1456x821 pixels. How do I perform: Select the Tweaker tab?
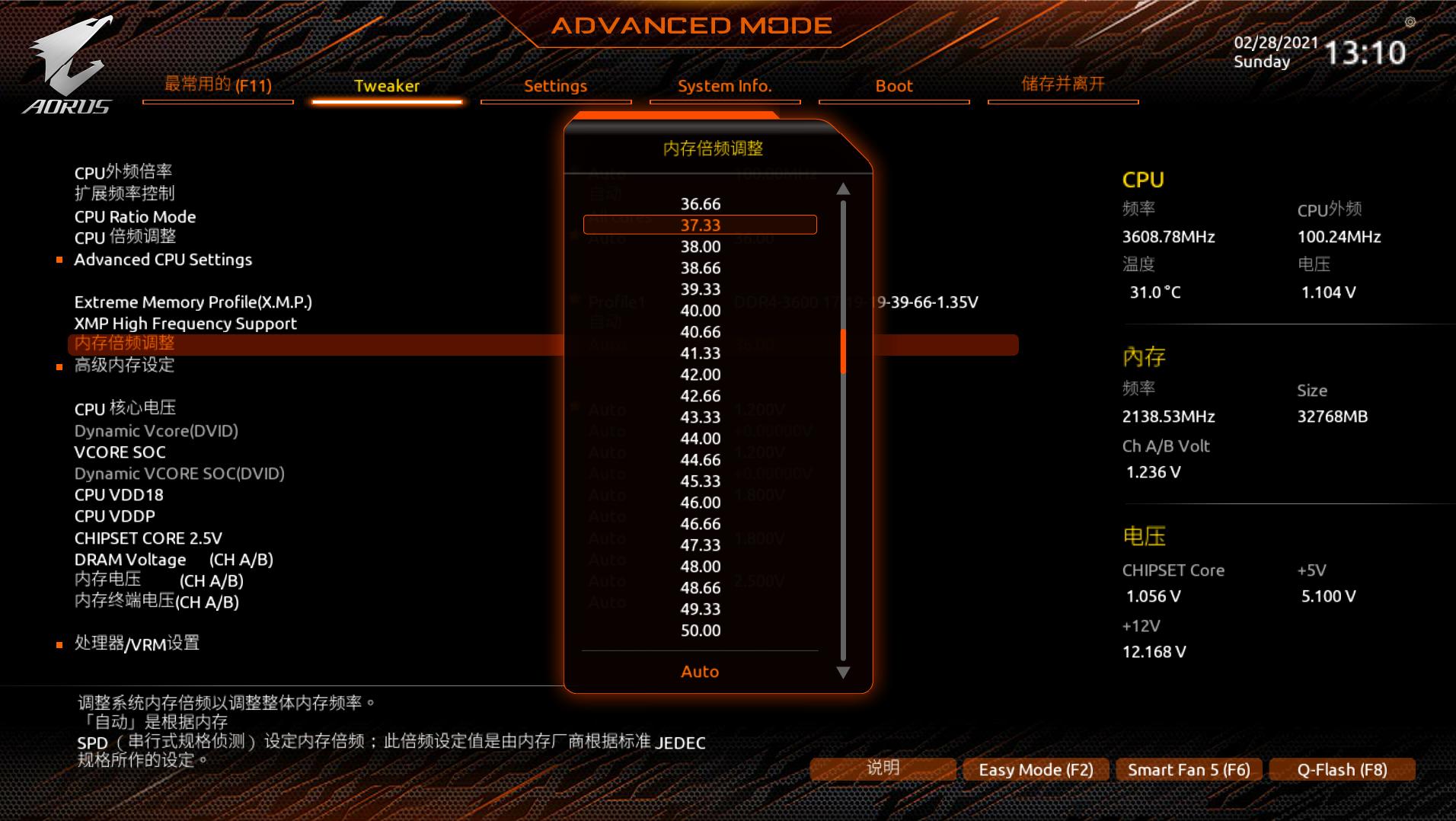point(386,86)
